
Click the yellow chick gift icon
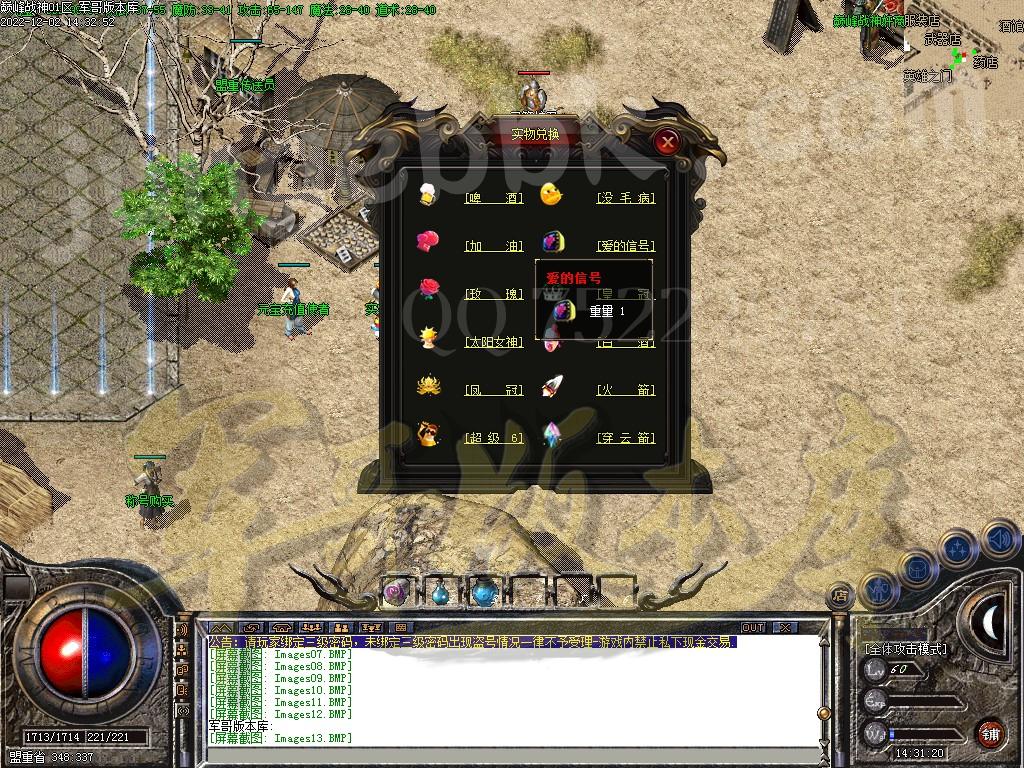(x=551, y=194)
